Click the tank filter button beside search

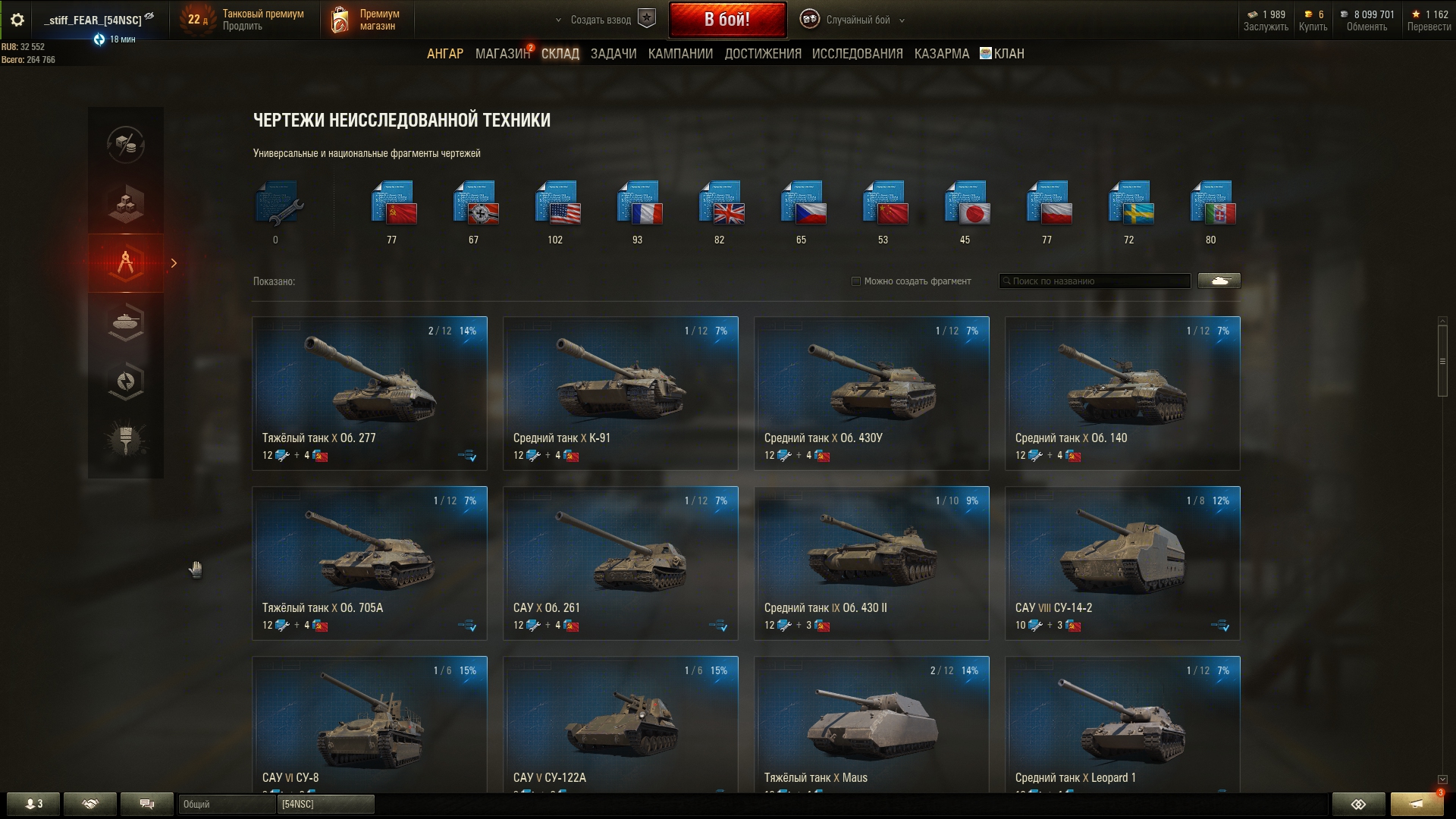click(1219, 281)
